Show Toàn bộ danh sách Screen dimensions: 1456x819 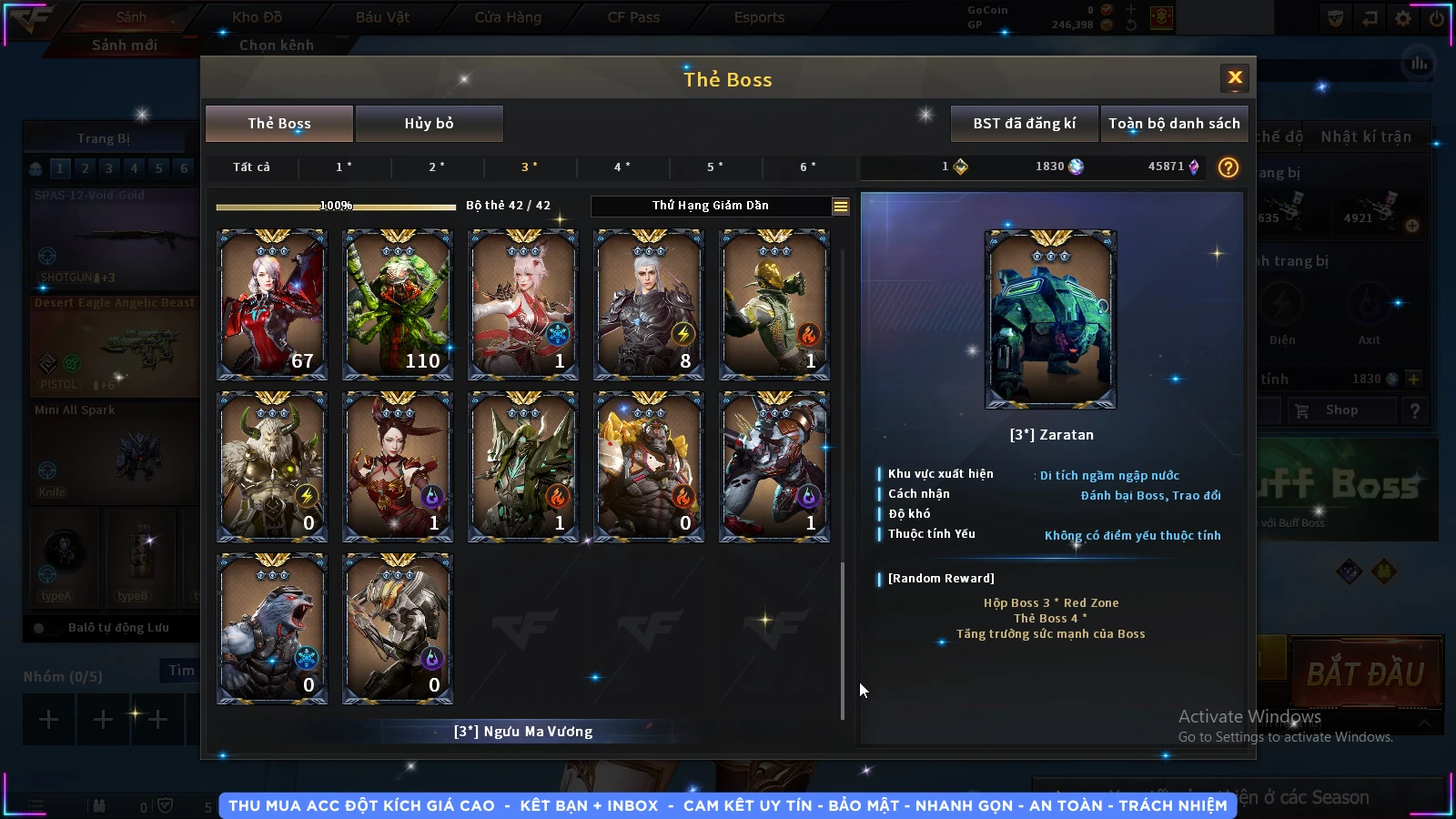1174,124
